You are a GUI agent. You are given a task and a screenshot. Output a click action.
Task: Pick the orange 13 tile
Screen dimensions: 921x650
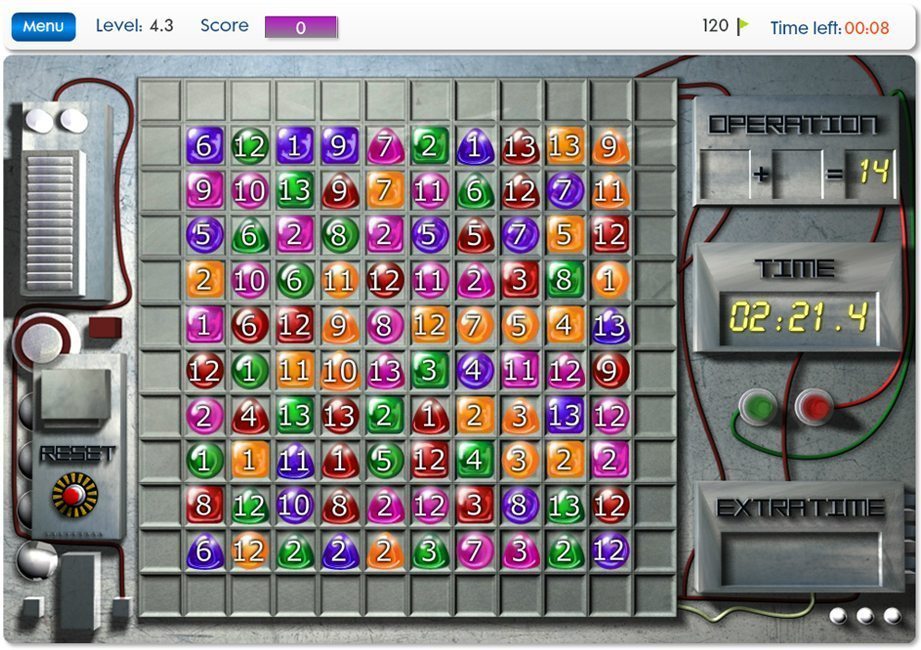tap(564, 146)
